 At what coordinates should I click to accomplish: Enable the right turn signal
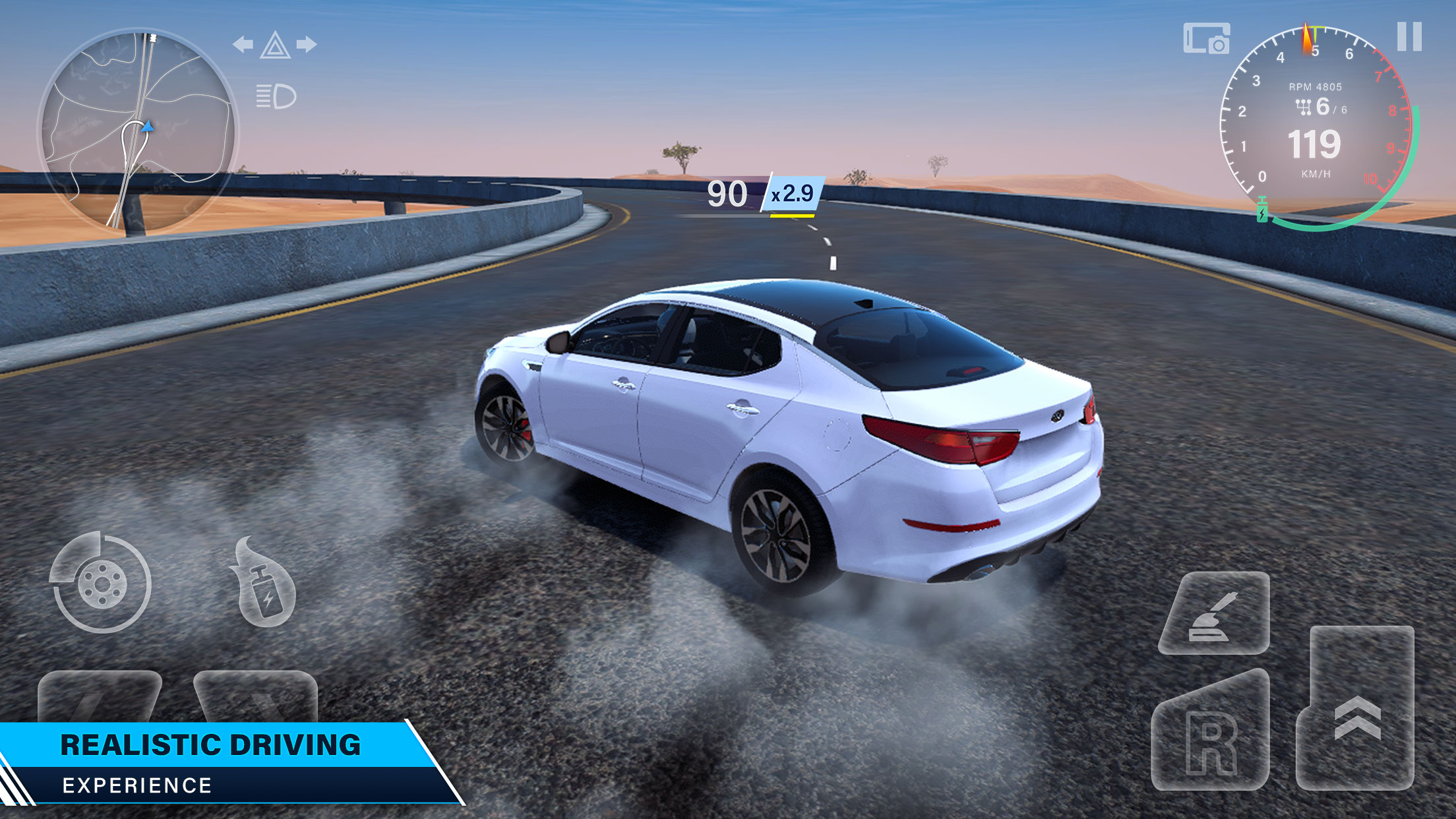(x=306, y=44)
